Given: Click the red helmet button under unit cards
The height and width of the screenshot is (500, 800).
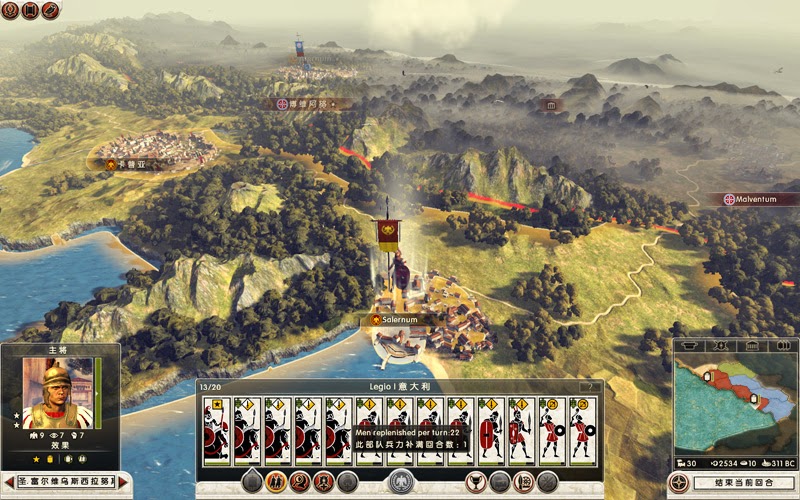Looking at the screenshot, I should (x=299, y=482).
